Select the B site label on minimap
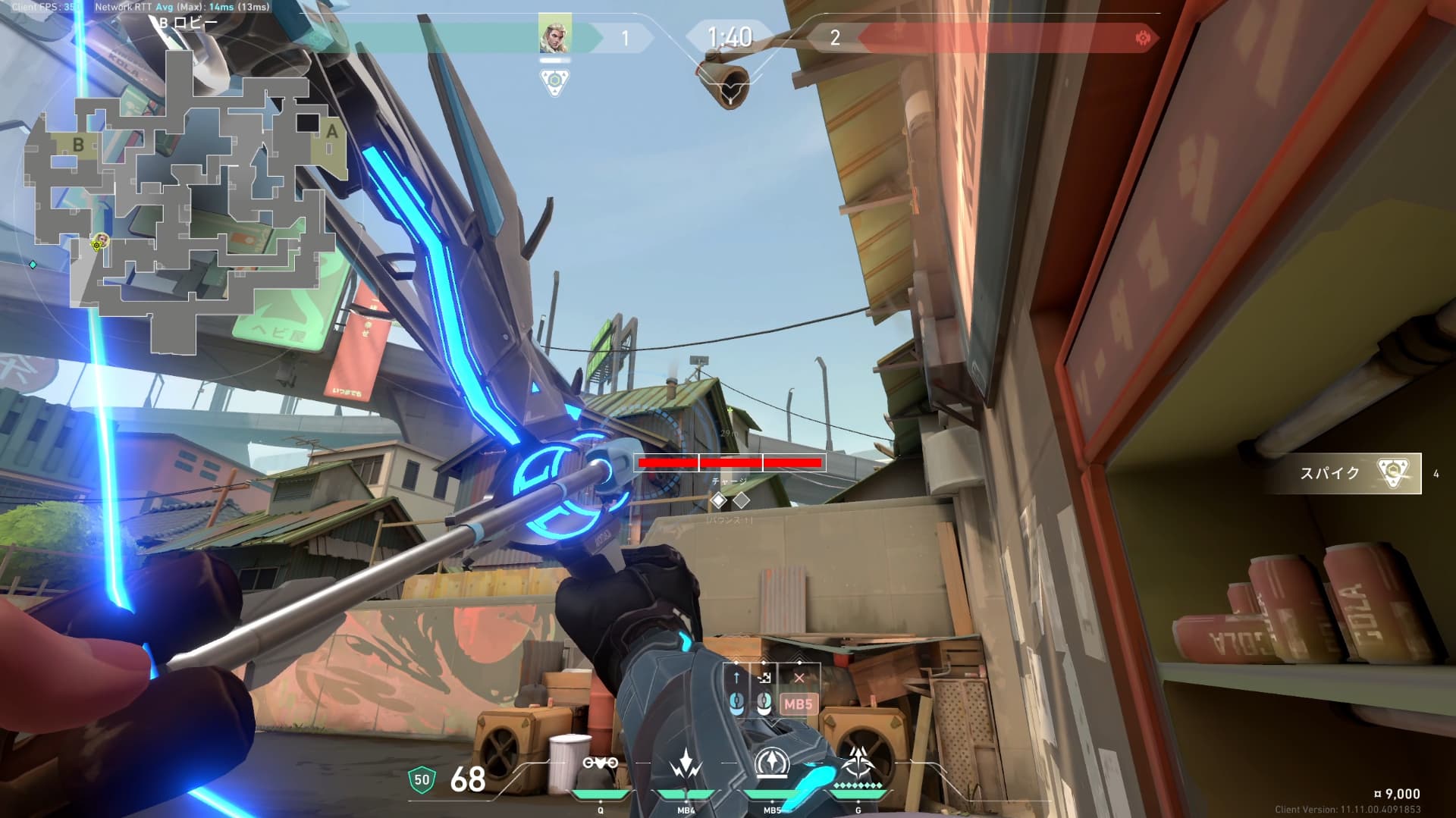The height and width of the screenshot is (818, 1456). (x=78, y=144)
